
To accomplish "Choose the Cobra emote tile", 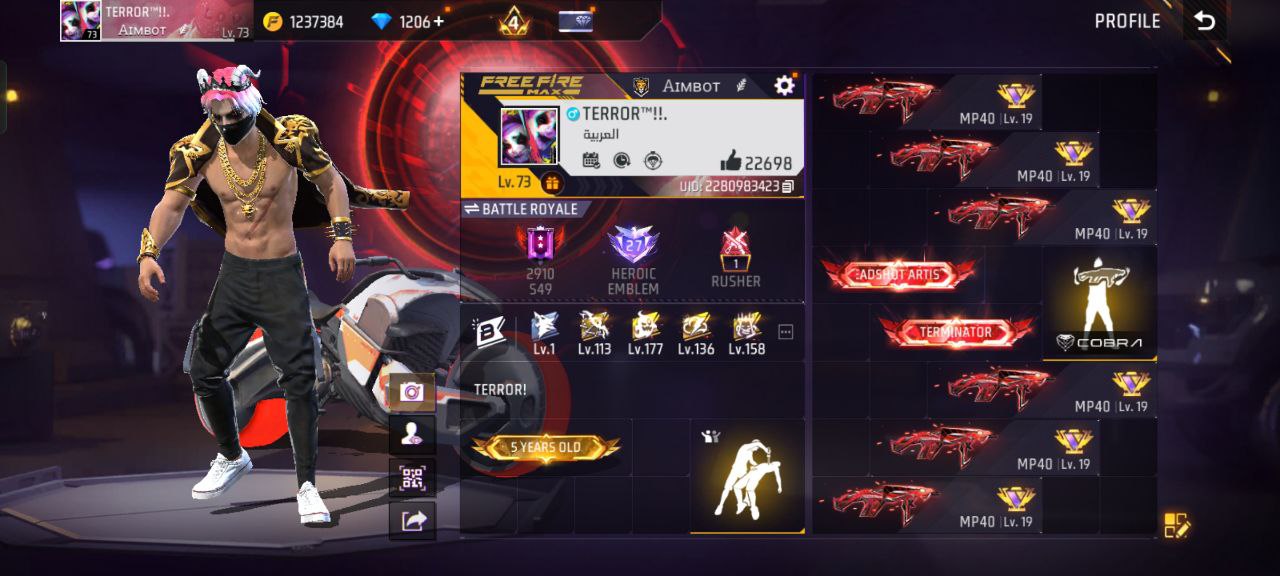I will 1099,302.
